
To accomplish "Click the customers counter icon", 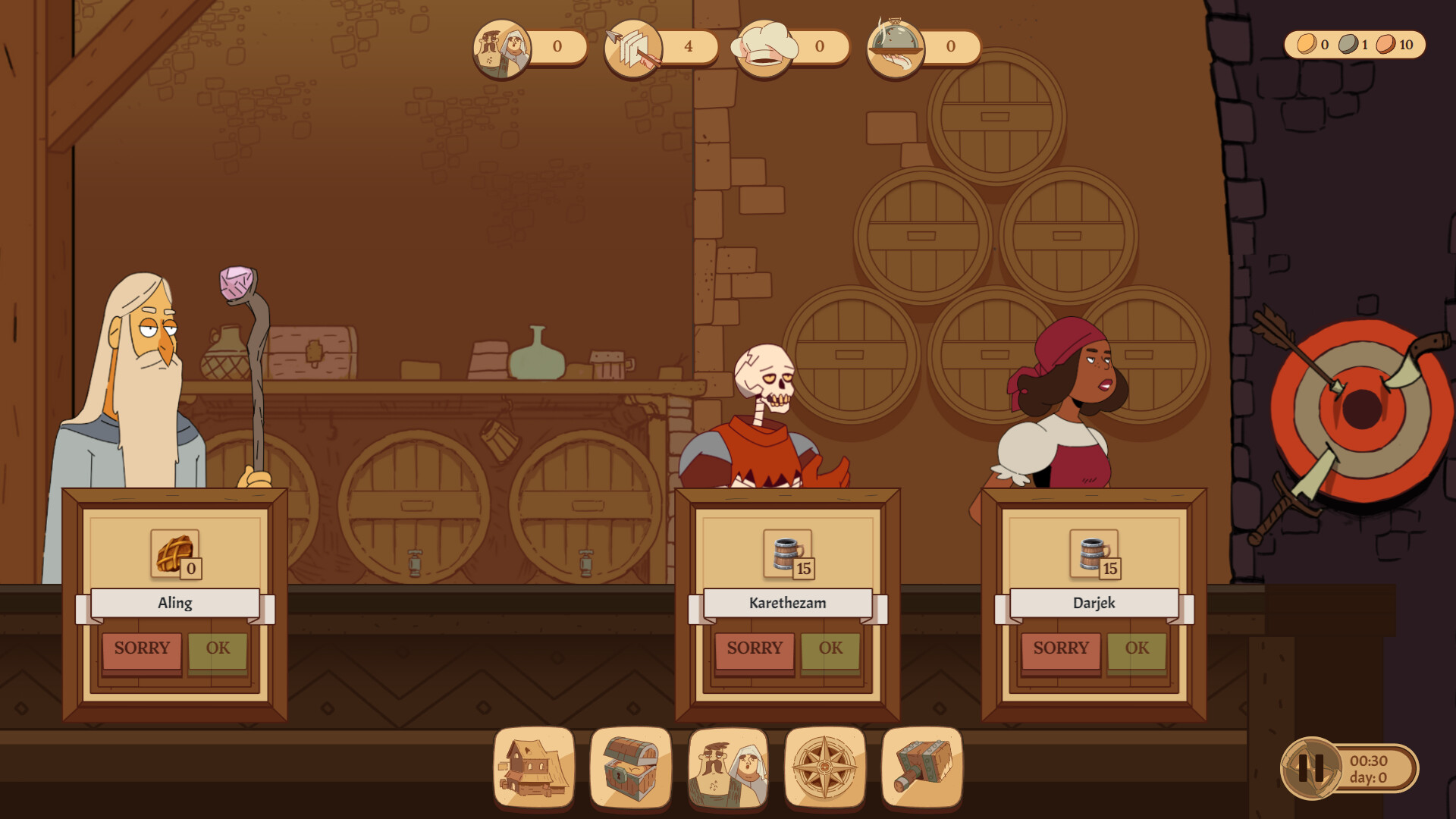I will (503, 47).
